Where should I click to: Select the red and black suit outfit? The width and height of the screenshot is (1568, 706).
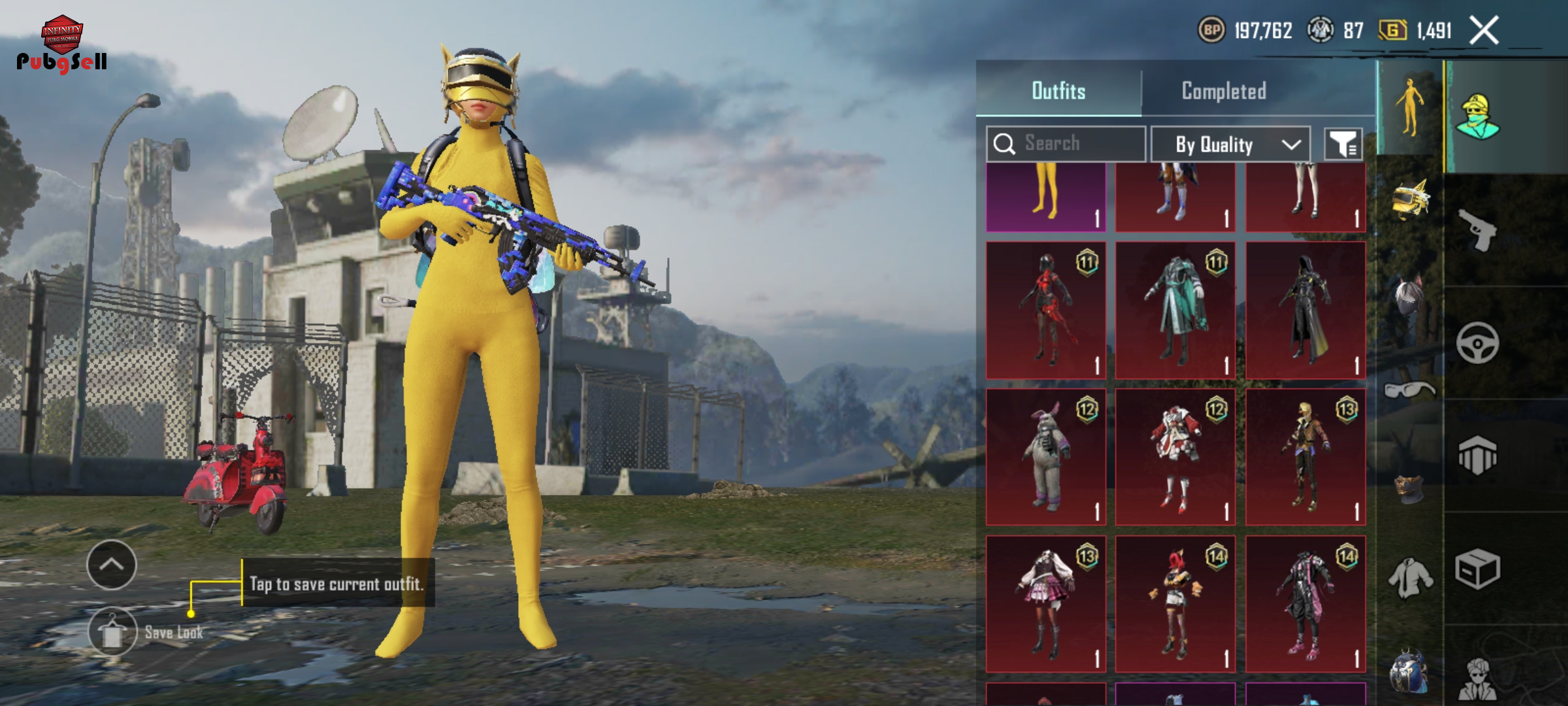1046,310
